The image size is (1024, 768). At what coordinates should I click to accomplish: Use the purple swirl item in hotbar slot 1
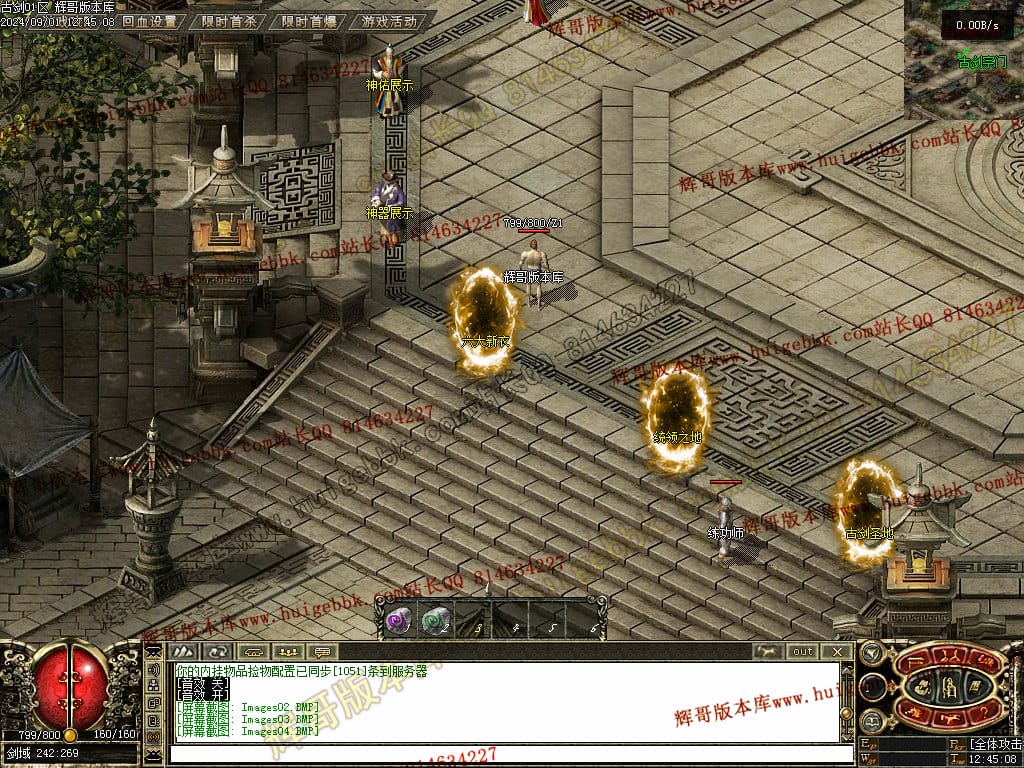(x=398, y=621)
